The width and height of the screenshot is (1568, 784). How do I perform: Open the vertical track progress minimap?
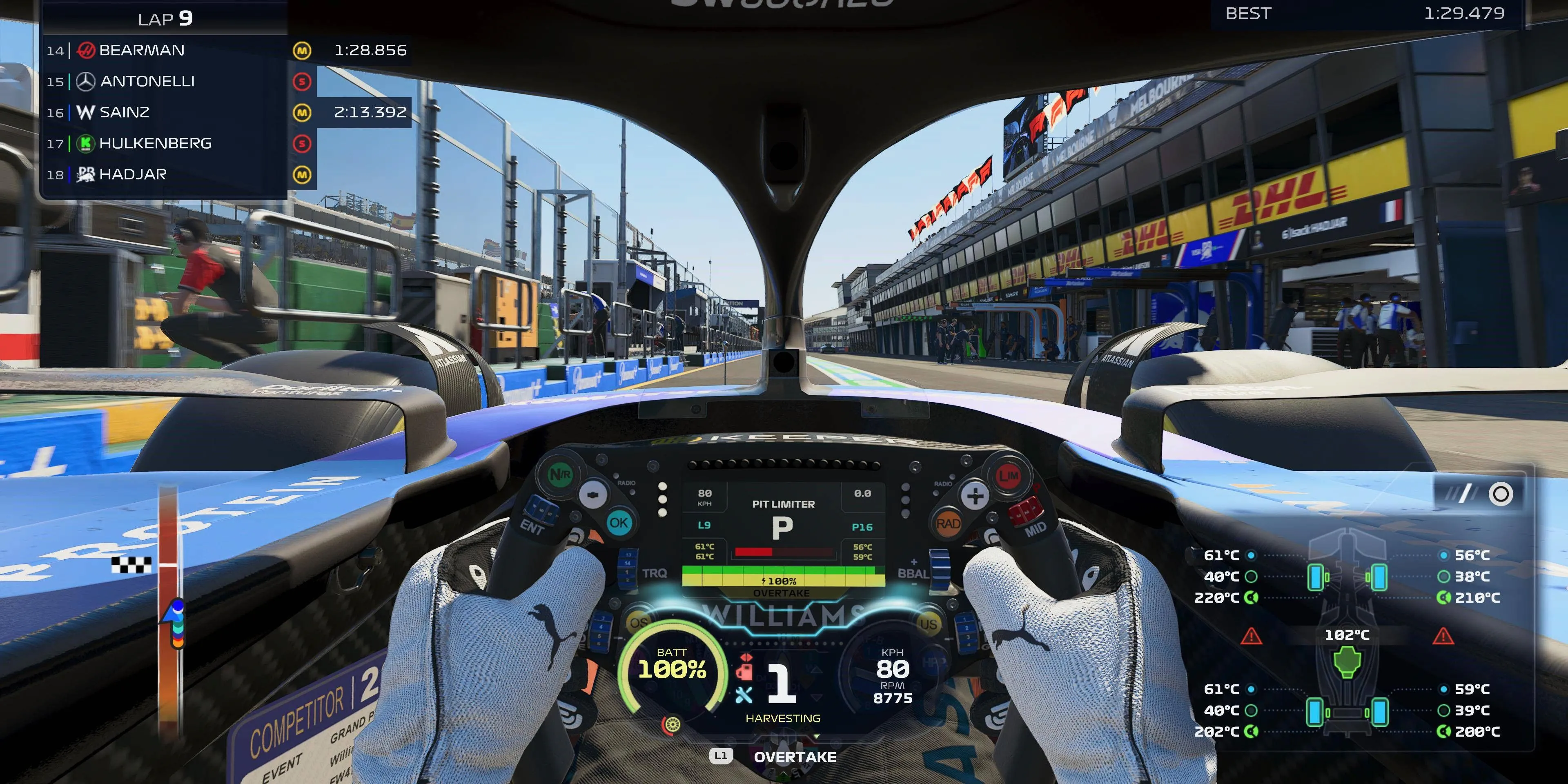click(169, 609)
